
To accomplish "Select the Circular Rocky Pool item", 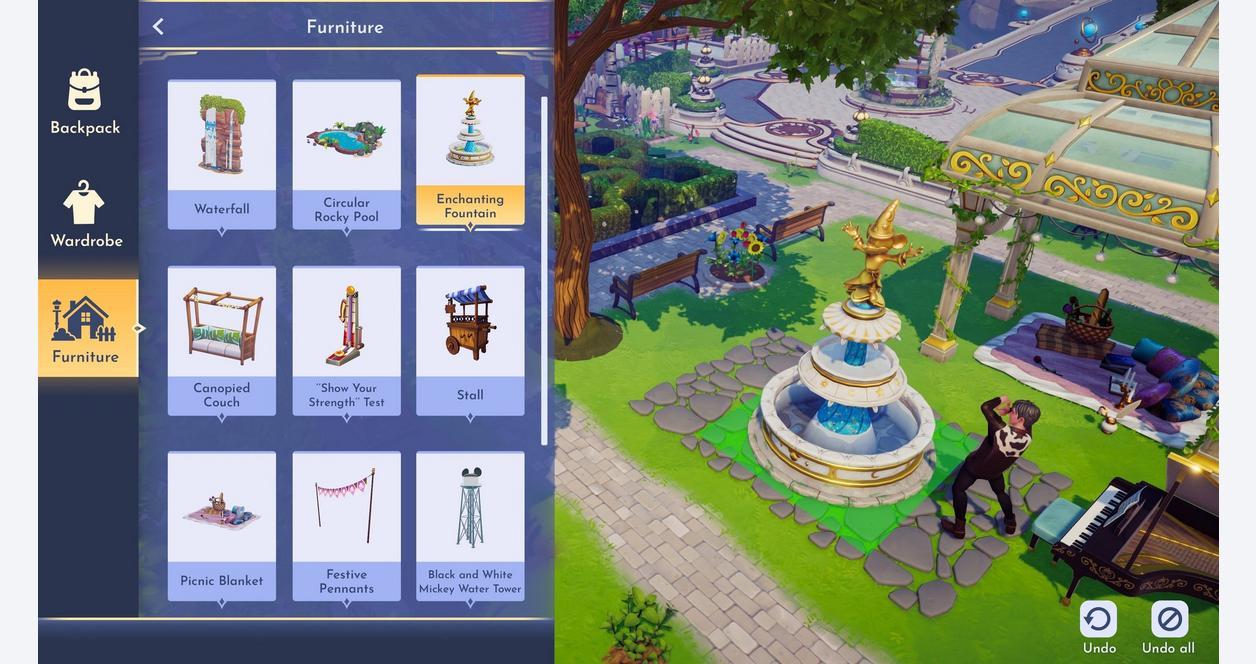I will (x=346, y=154).
